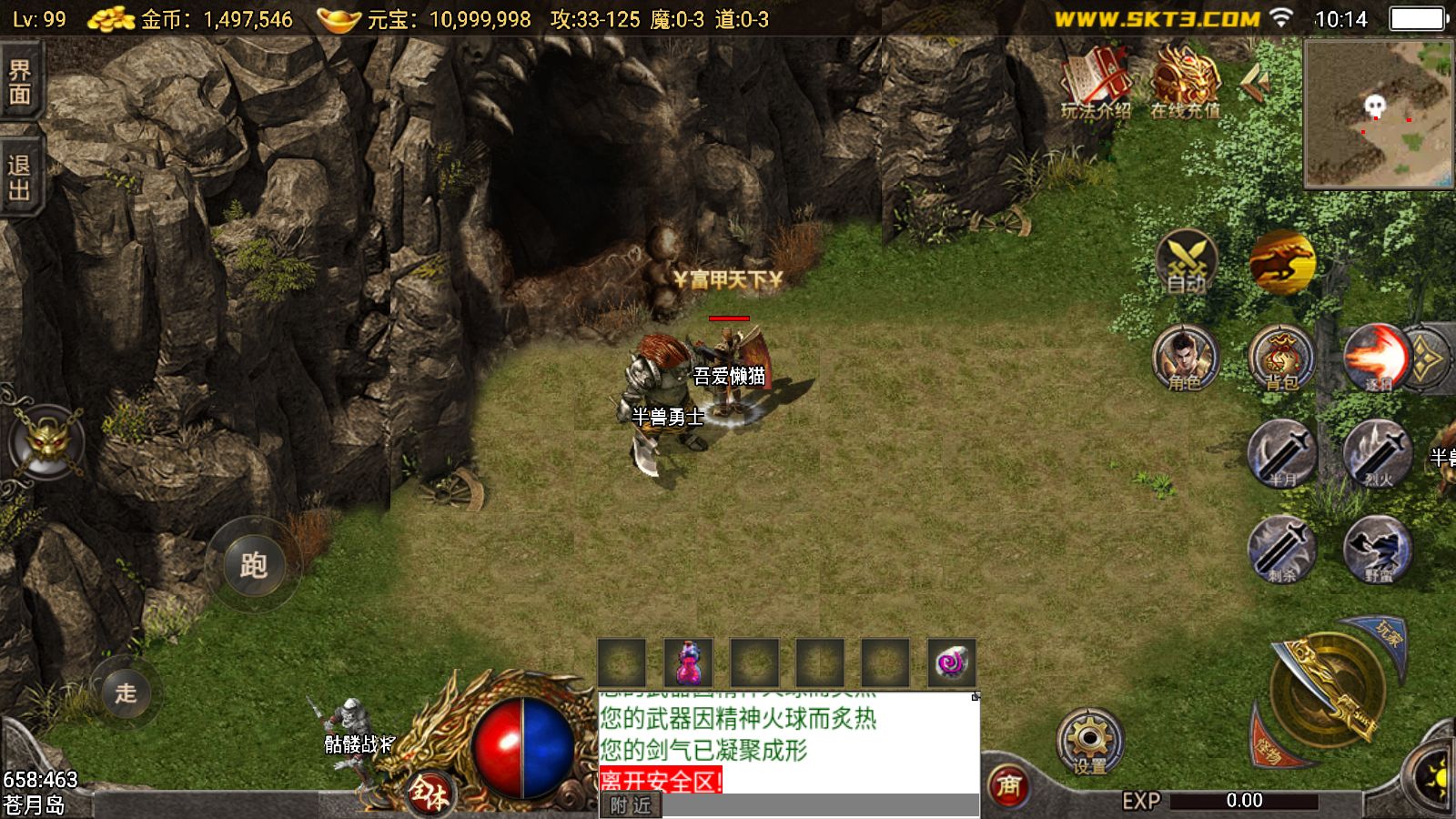Use the red potion in the quick slot
The image size is (1456, 819).
coord(690,663)
